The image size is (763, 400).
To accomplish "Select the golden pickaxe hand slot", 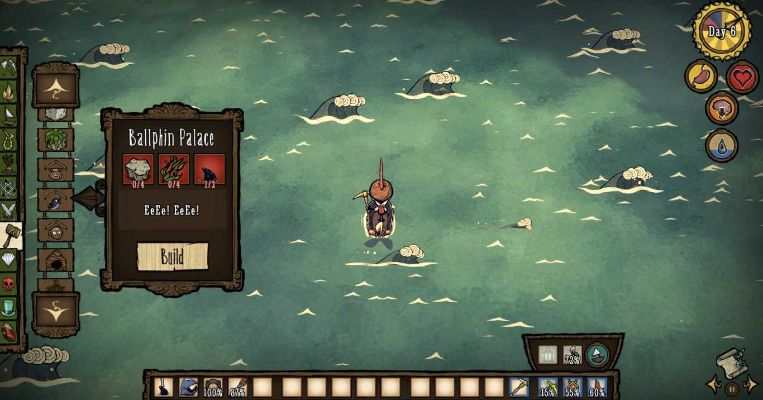I will pos(519,386).
